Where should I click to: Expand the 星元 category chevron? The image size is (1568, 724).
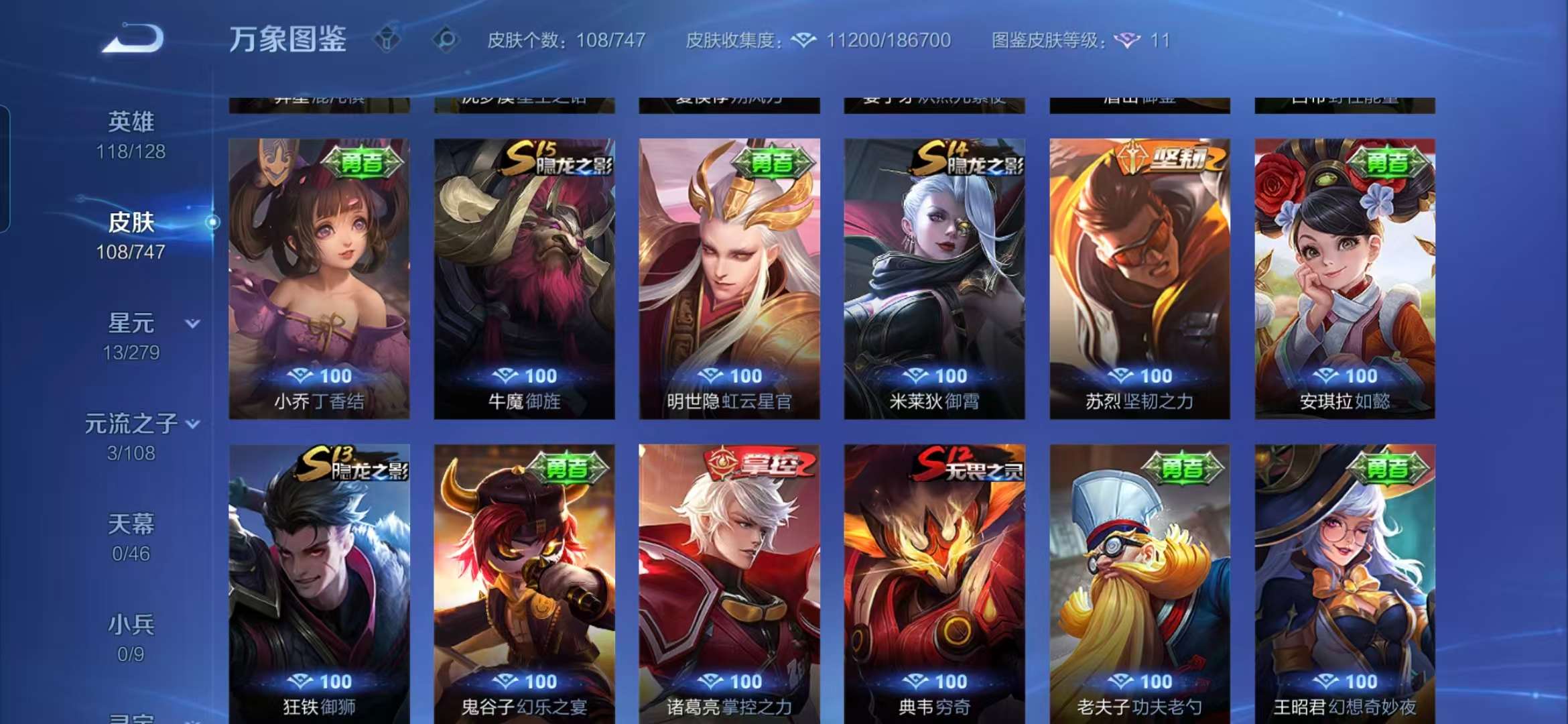(192, 322)
